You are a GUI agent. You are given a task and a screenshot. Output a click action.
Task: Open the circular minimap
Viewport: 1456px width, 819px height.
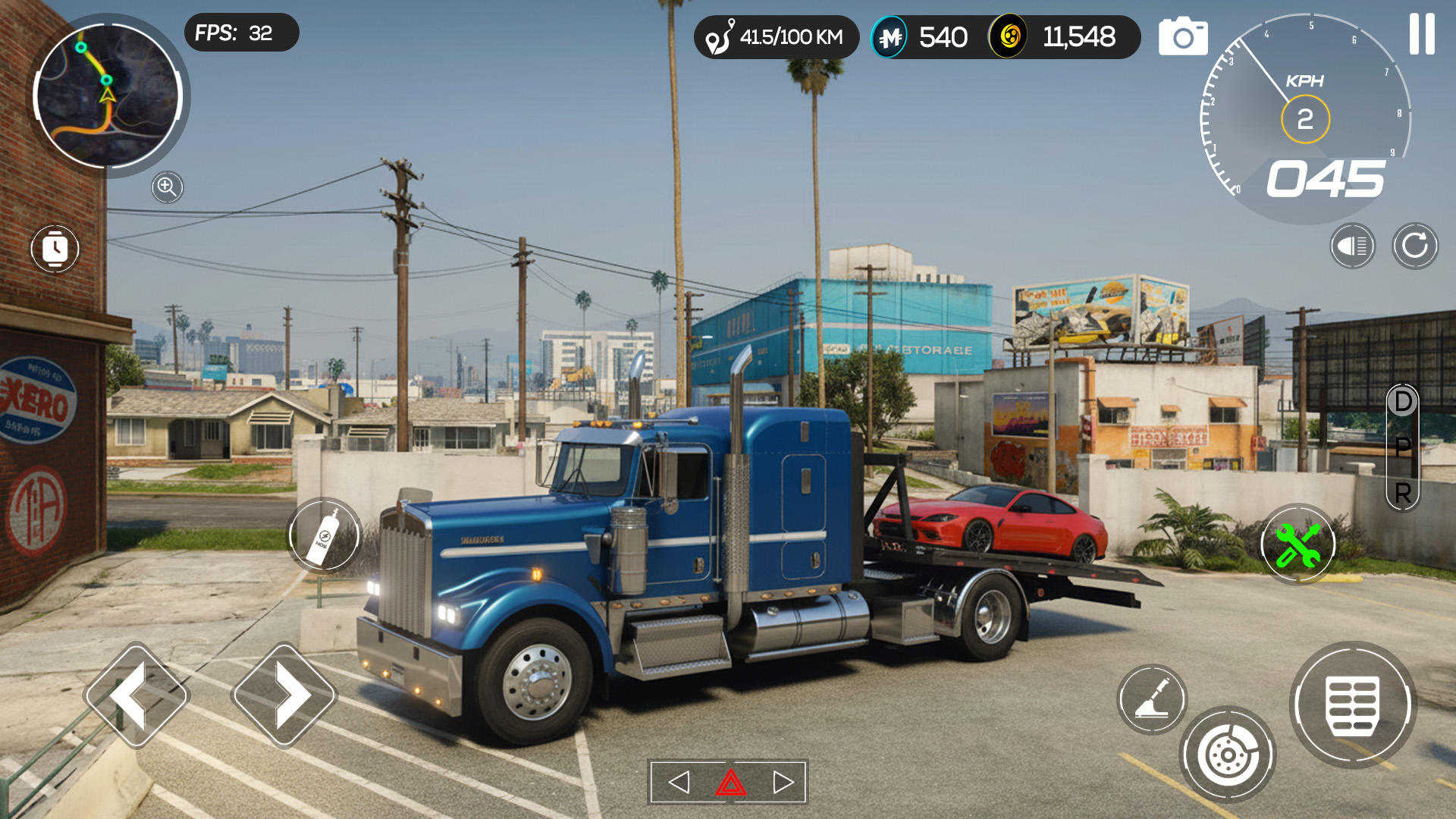(107, 96)
